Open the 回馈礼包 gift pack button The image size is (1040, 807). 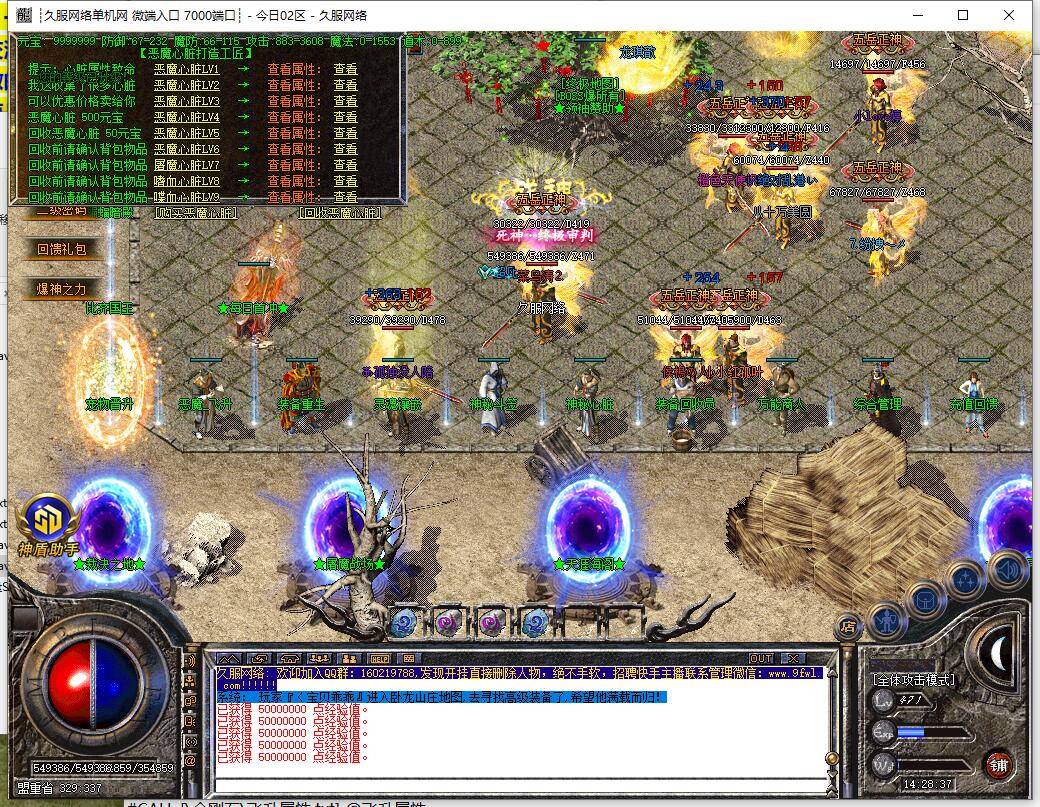(62, 249)
